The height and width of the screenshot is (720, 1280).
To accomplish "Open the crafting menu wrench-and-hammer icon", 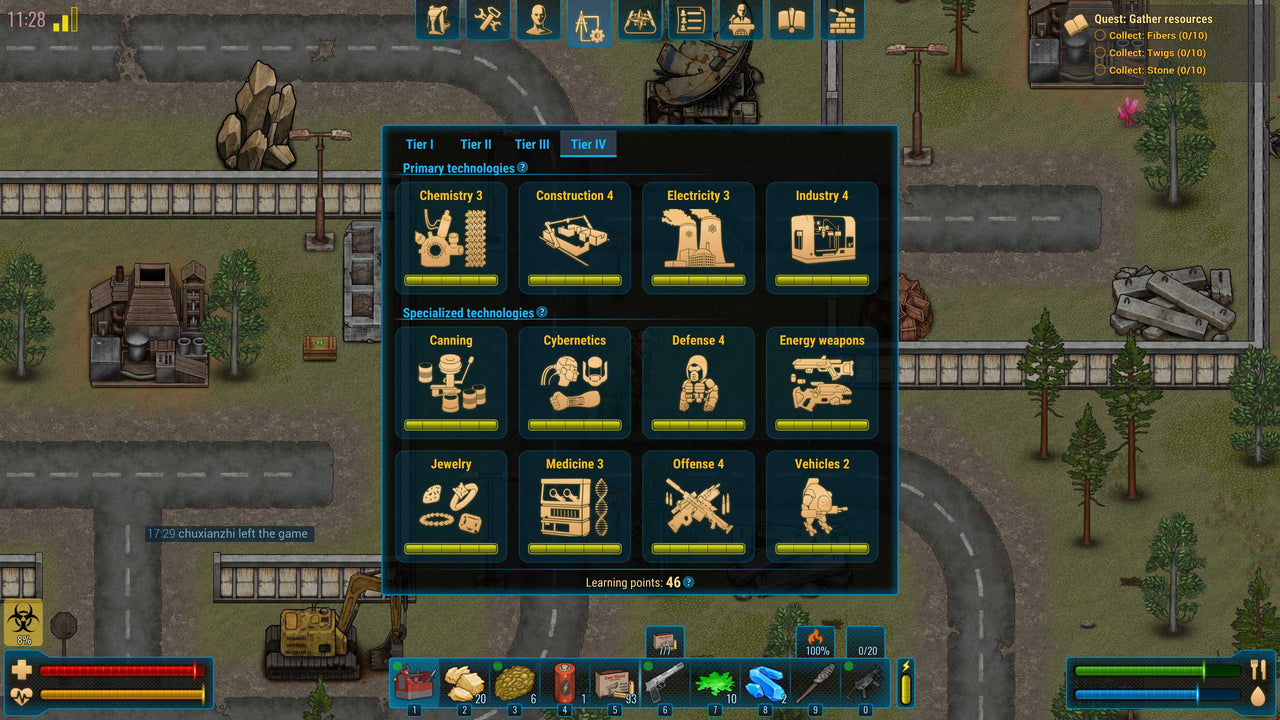I will pos(488,19).
